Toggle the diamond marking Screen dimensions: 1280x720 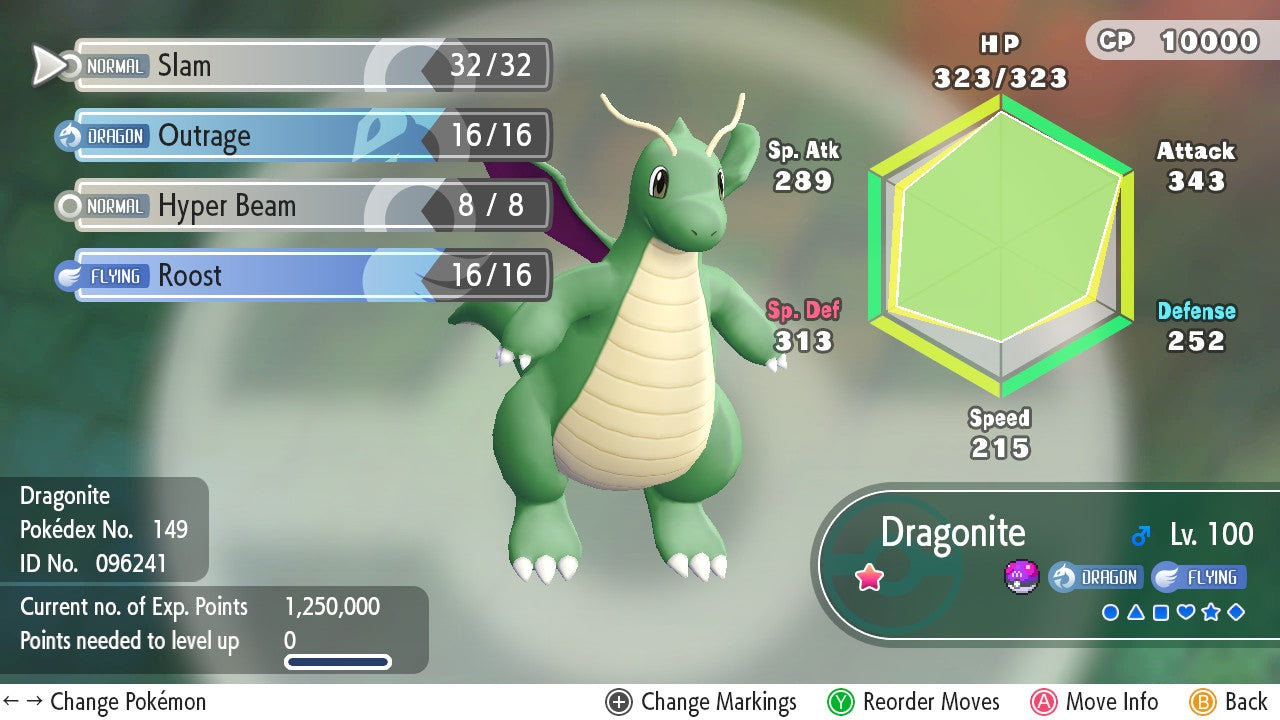pos(1236,612)
